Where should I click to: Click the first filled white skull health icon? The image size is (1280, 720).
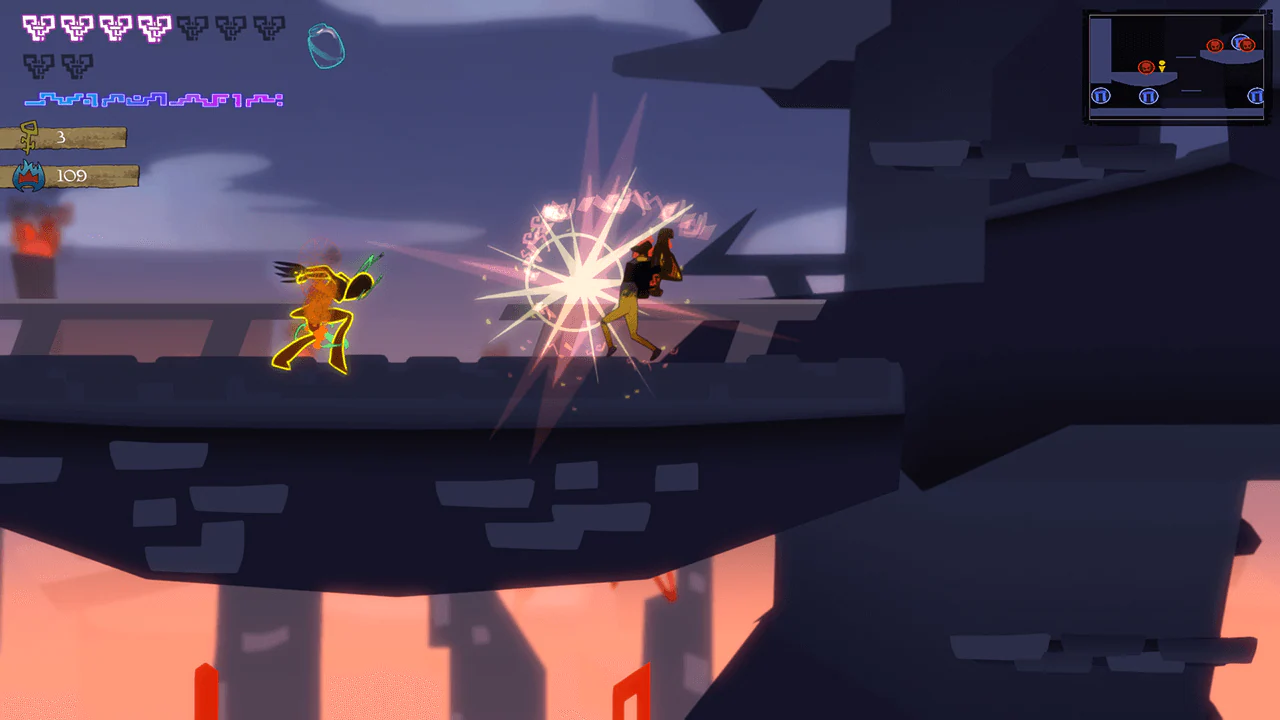point(36,27)
